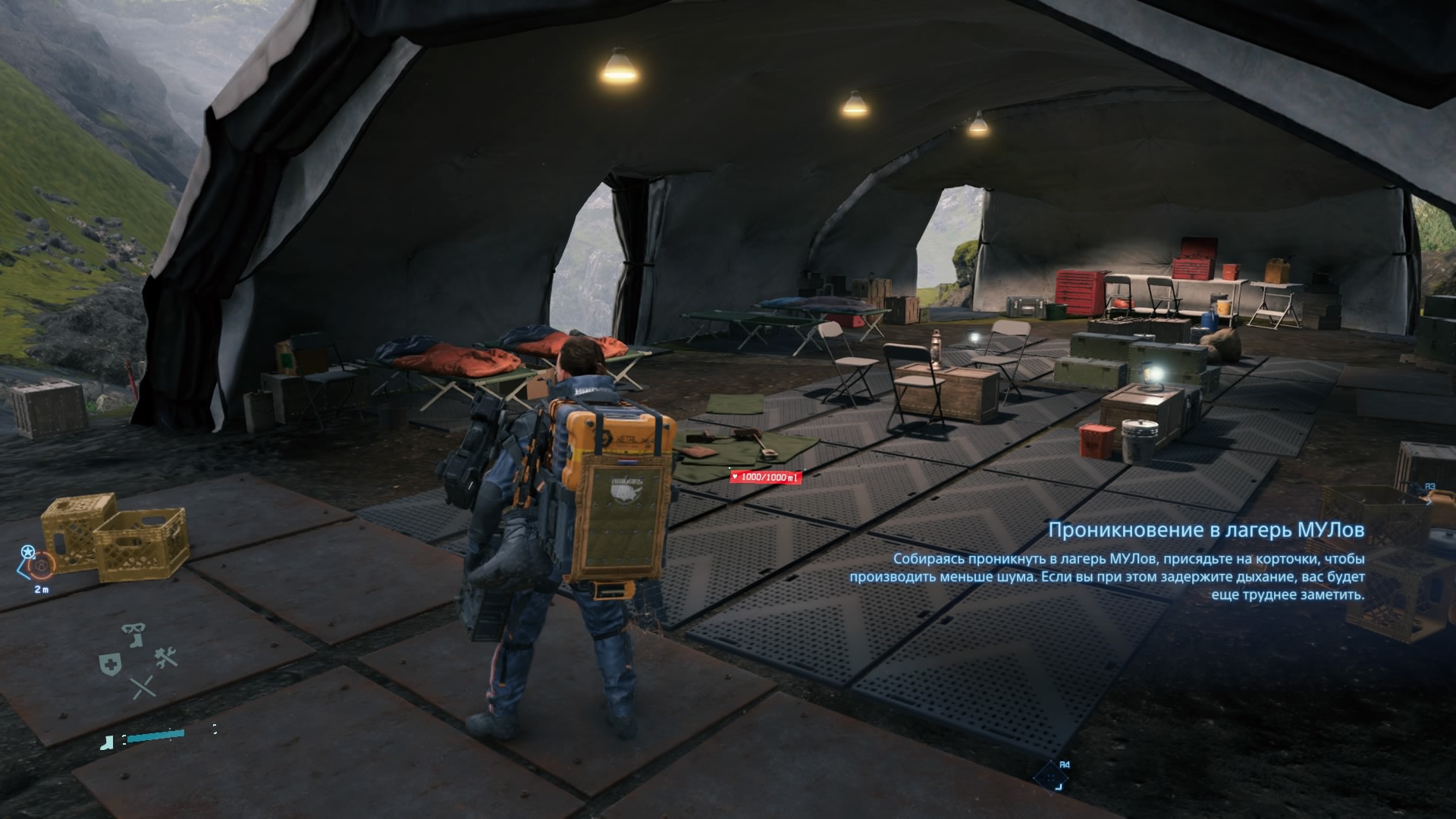Click the blue star destination marker
Image resolution: width=1456 pixels, height=819 pixels.
point(28,551)
